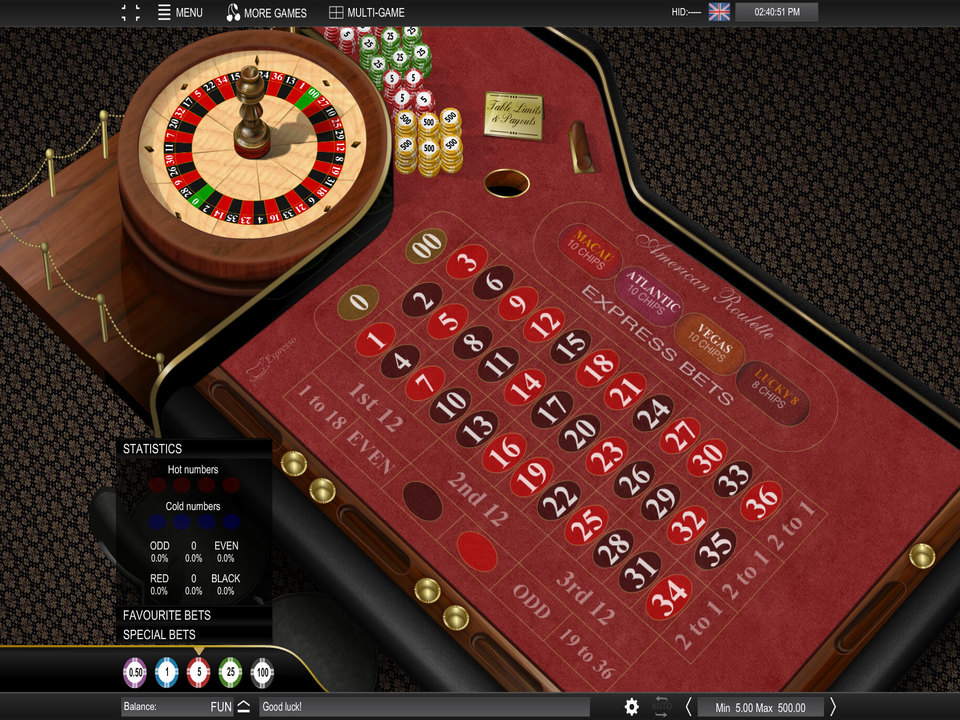960x720 pixels.
Task: Bet on red number 36
Action: (x=762, y=498)
